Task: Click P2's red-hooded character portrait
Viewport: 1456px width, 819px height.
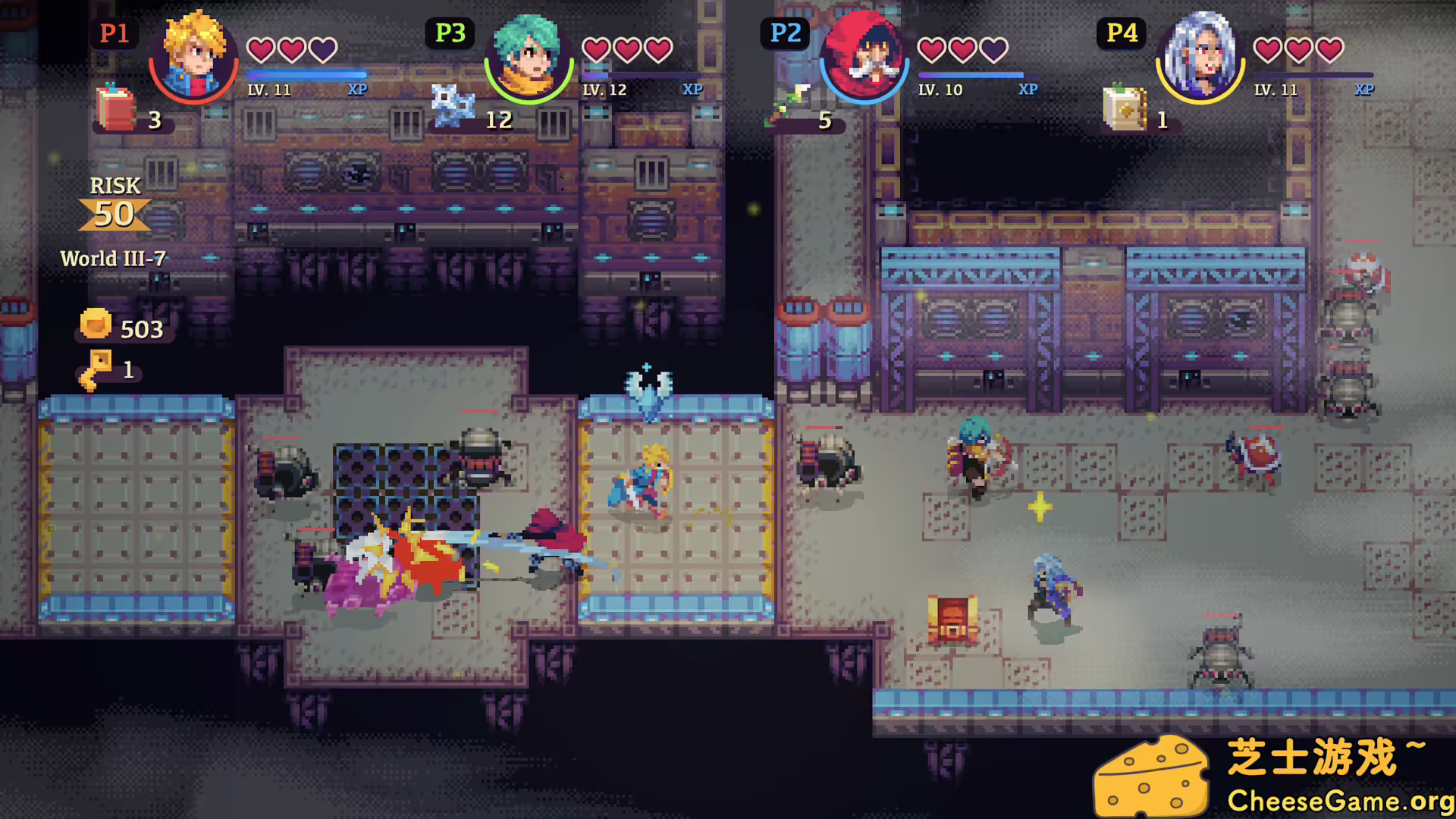Action: click(863, 57)
